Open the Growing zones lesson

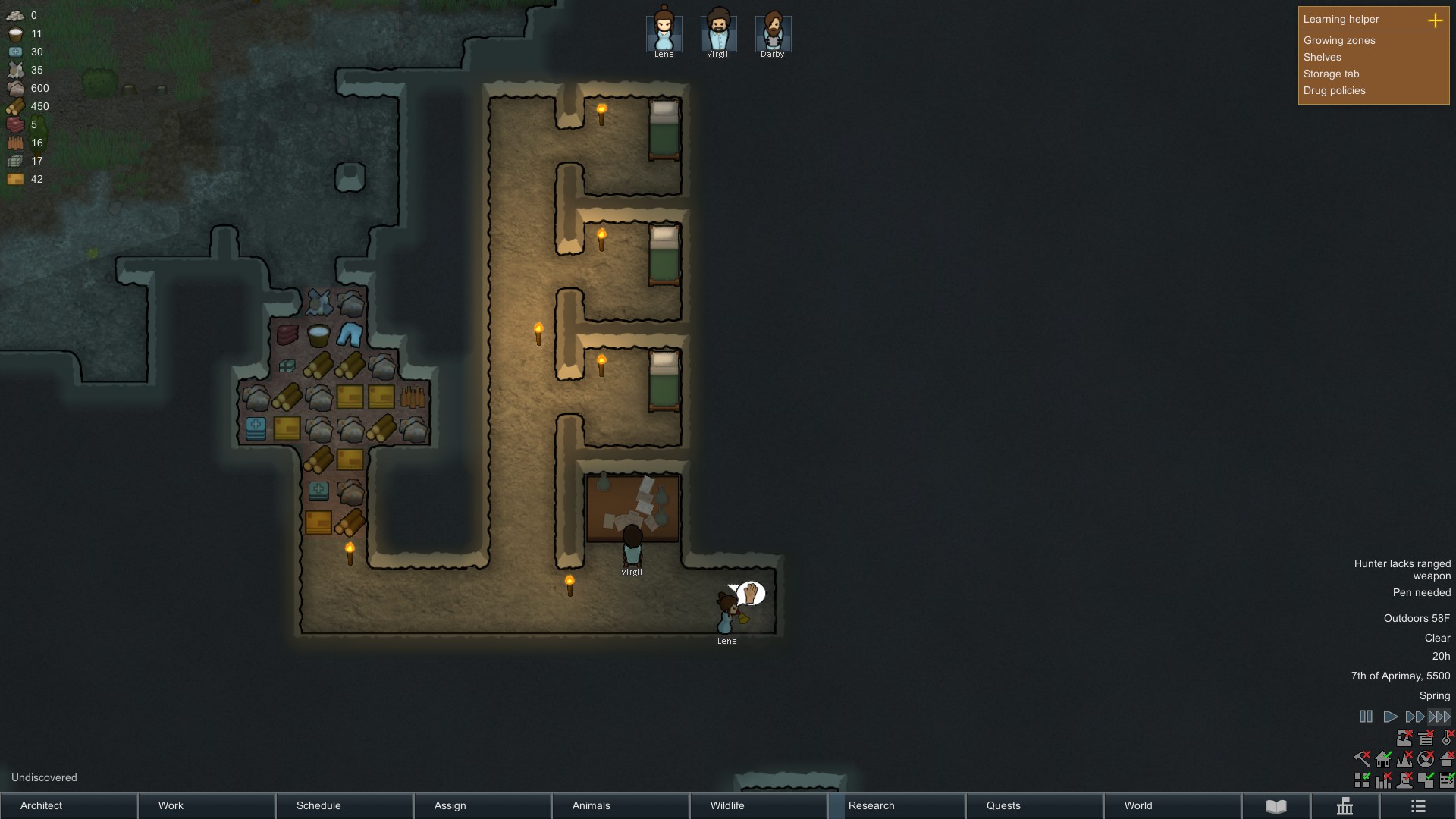[x=1338, y=40]
